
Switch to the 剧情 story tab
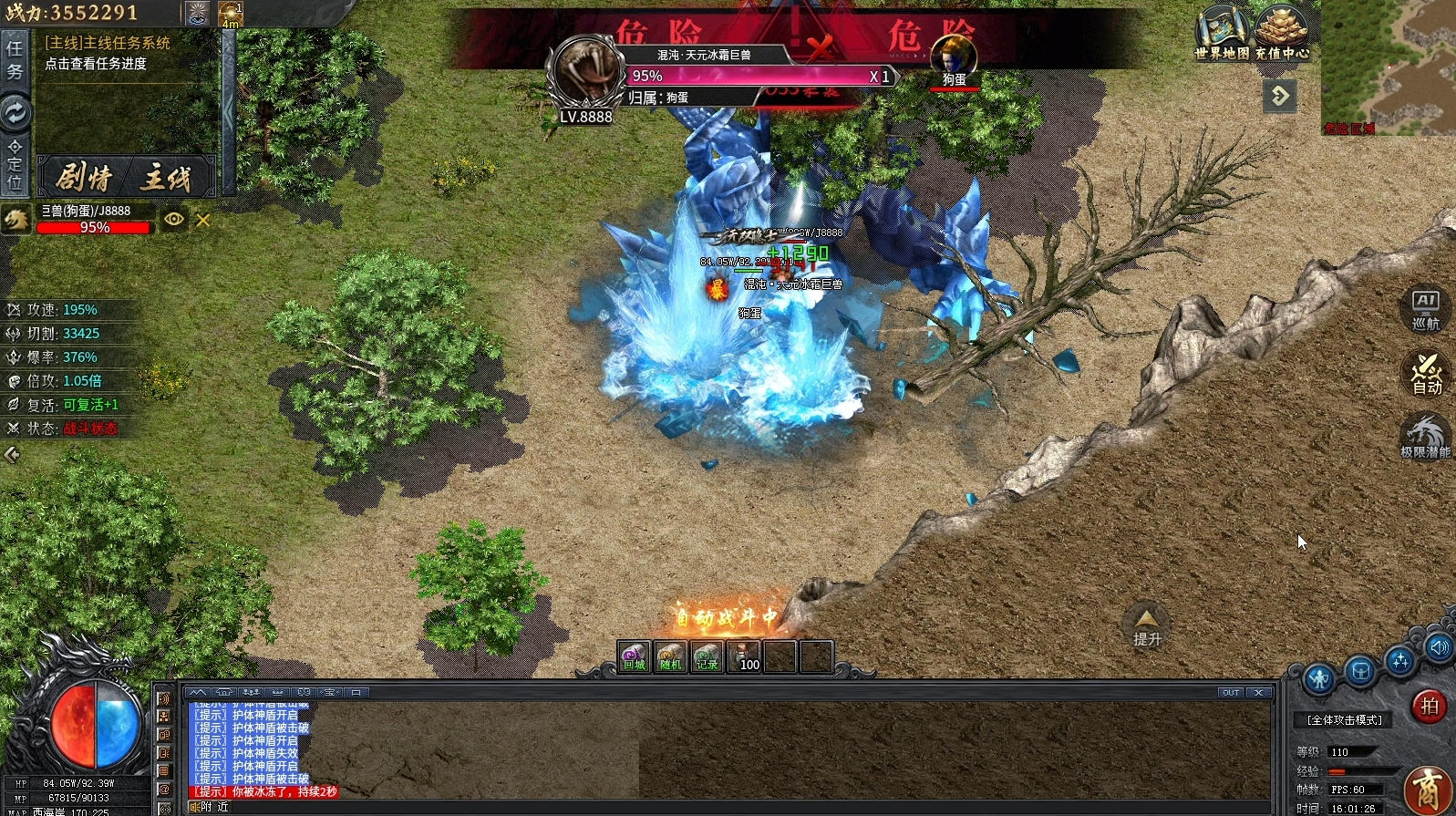click(84, 177)
